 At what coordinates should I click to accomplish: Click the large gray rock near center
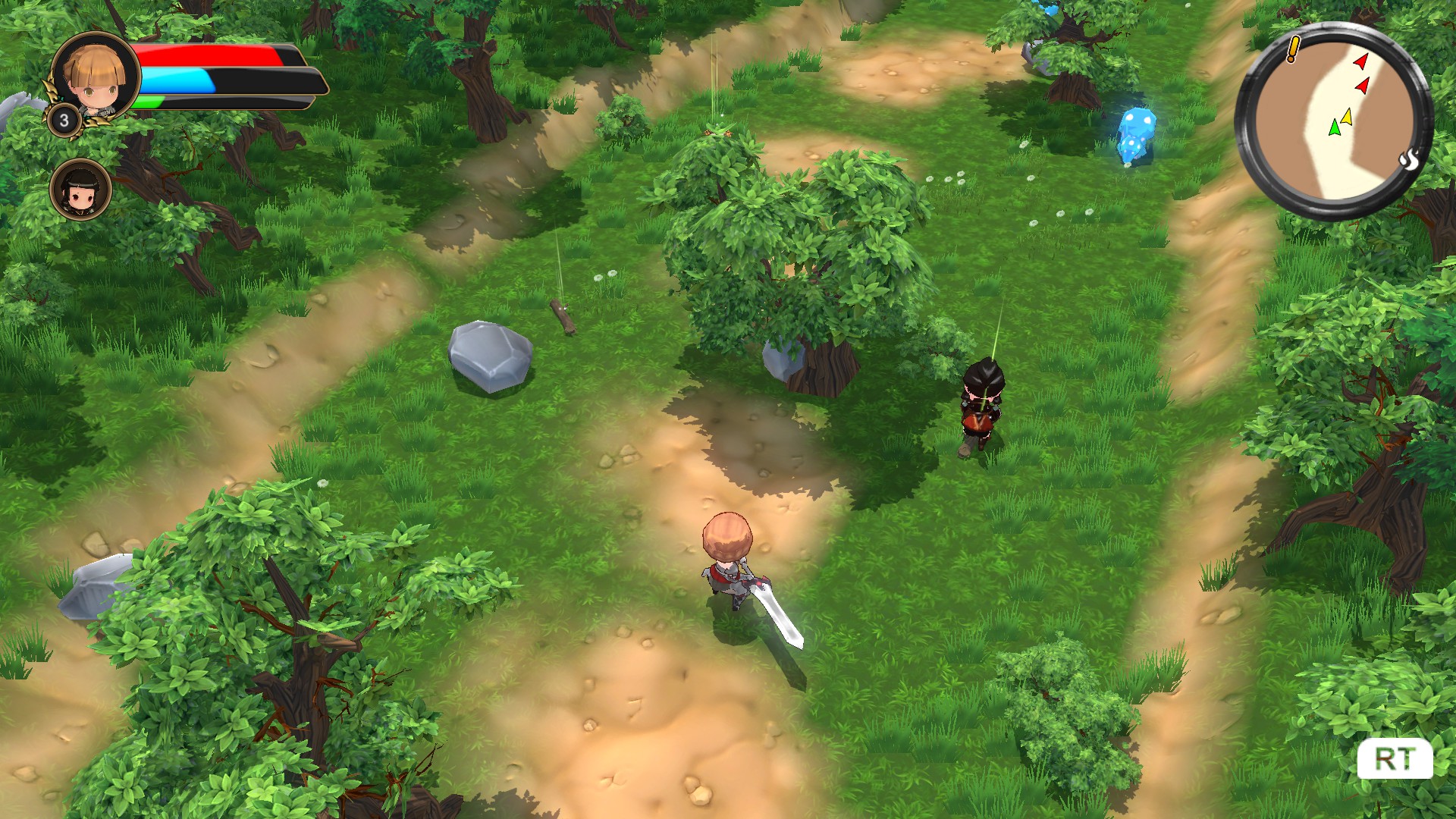(491, 356)
